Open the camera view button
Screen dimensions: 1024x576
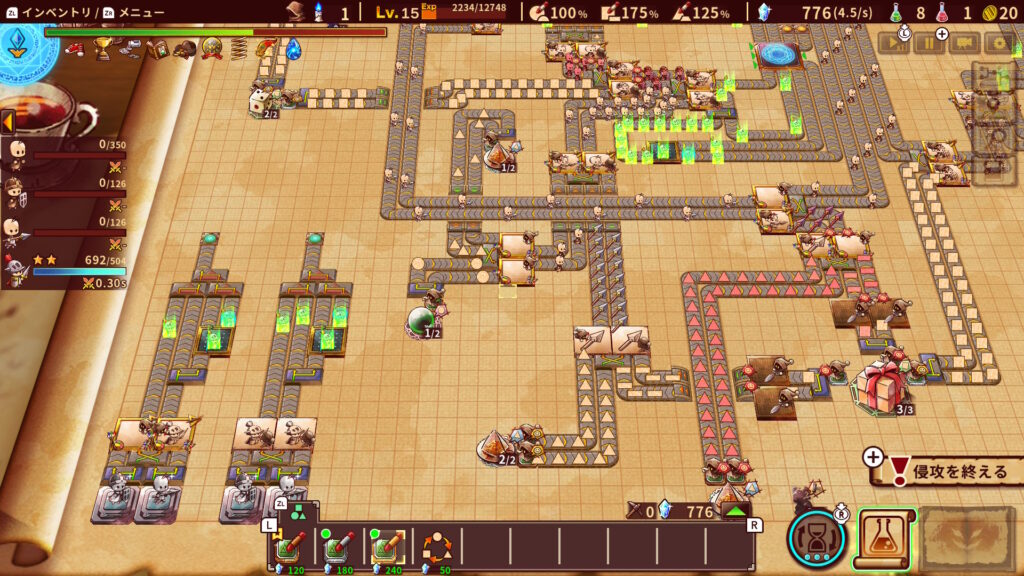964,43
